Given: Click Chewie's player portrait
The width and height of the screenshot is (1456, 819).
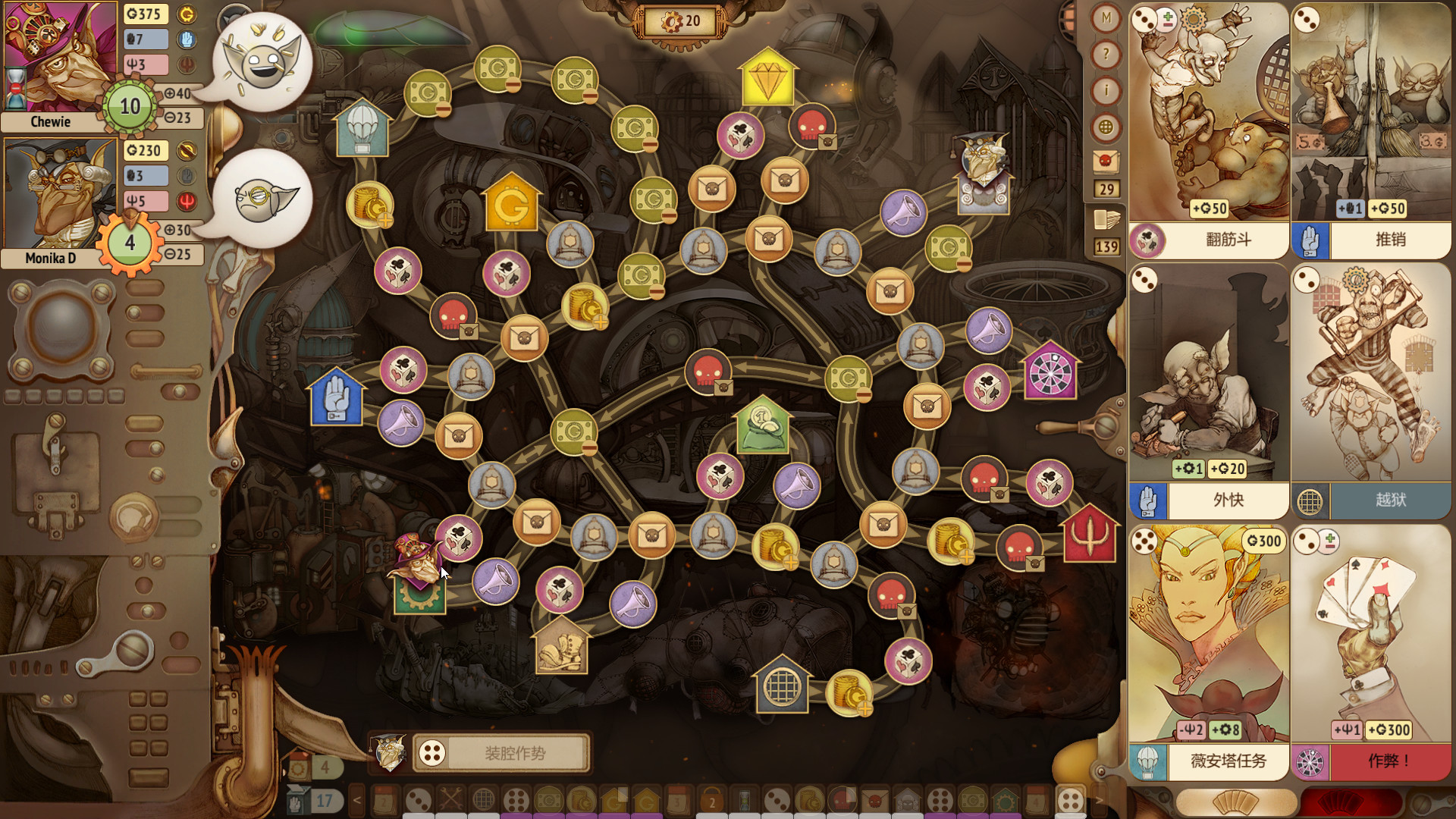Looking at the screenshot, I should click(x=57, y=57).
